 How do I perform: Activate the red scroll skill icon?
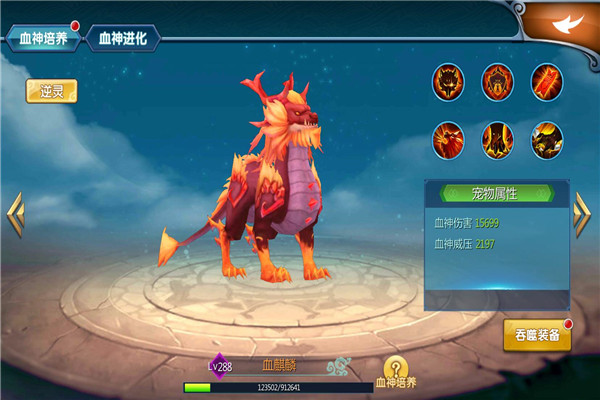pyautogui.click(x=547, y=82)
